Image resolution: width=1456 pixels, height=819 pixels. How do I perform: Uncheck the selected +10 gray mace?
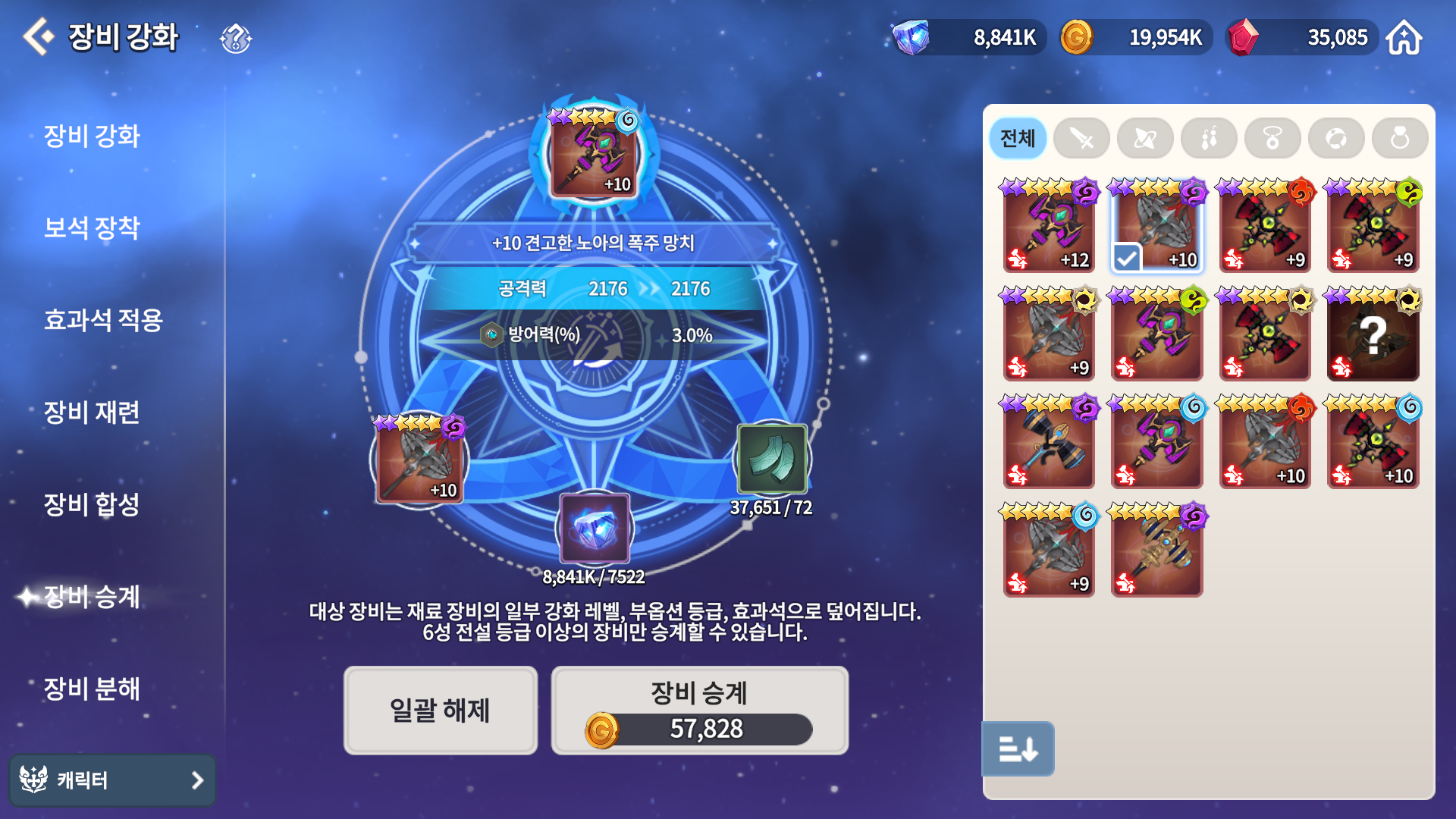pos(1156,226)
